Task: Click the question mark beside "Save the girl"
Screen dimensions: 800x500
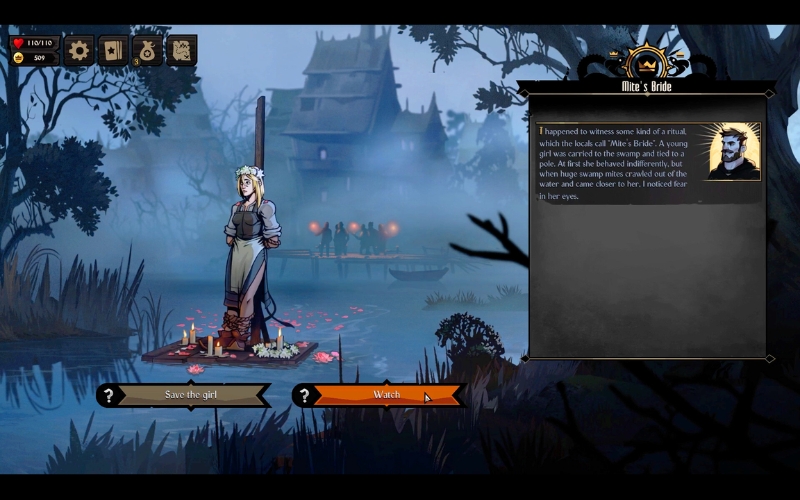Action: click(x=109, y=395)
